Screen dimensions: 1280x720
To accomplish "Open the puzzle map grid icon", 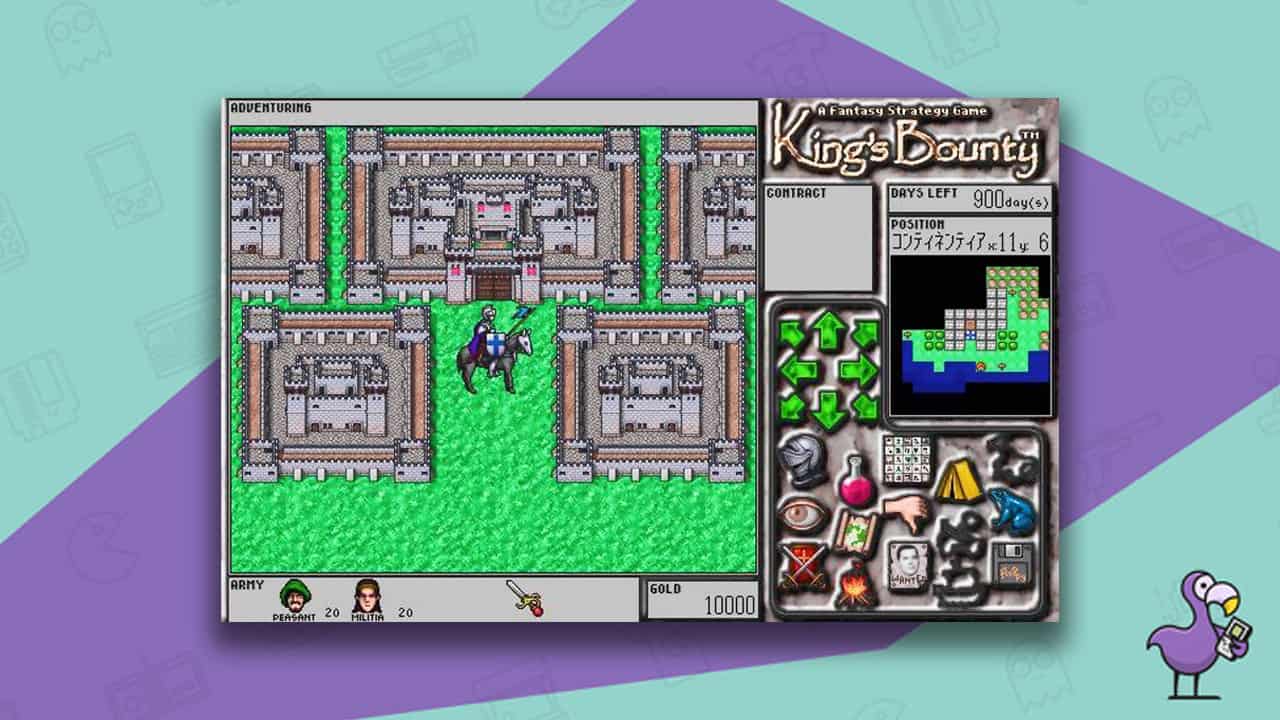I will point(906,459).
